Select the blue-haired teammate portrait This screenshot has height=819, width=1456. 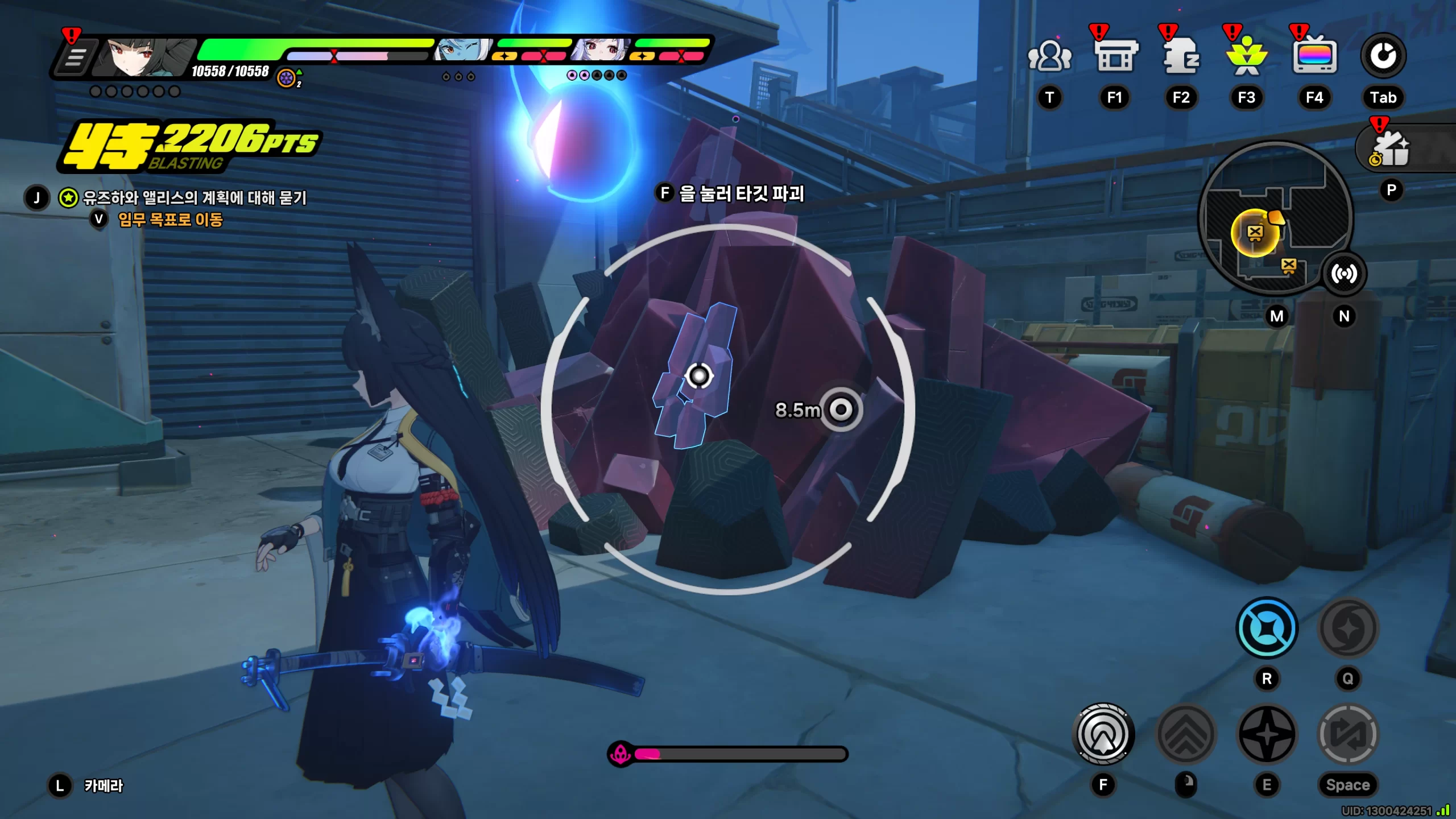(x=462, y=50)
